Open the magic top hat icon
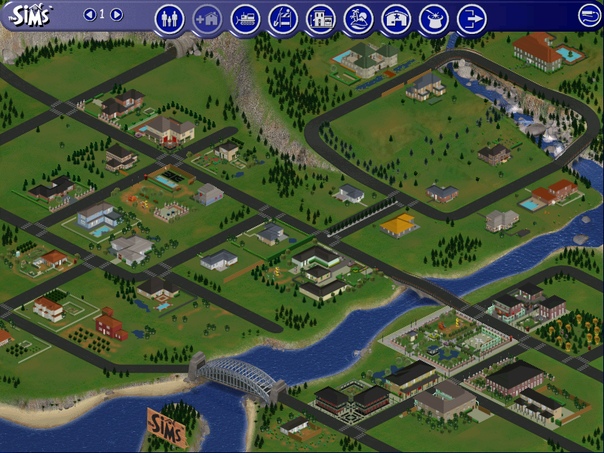Screen dimensions: 604x453 point(434,18)
